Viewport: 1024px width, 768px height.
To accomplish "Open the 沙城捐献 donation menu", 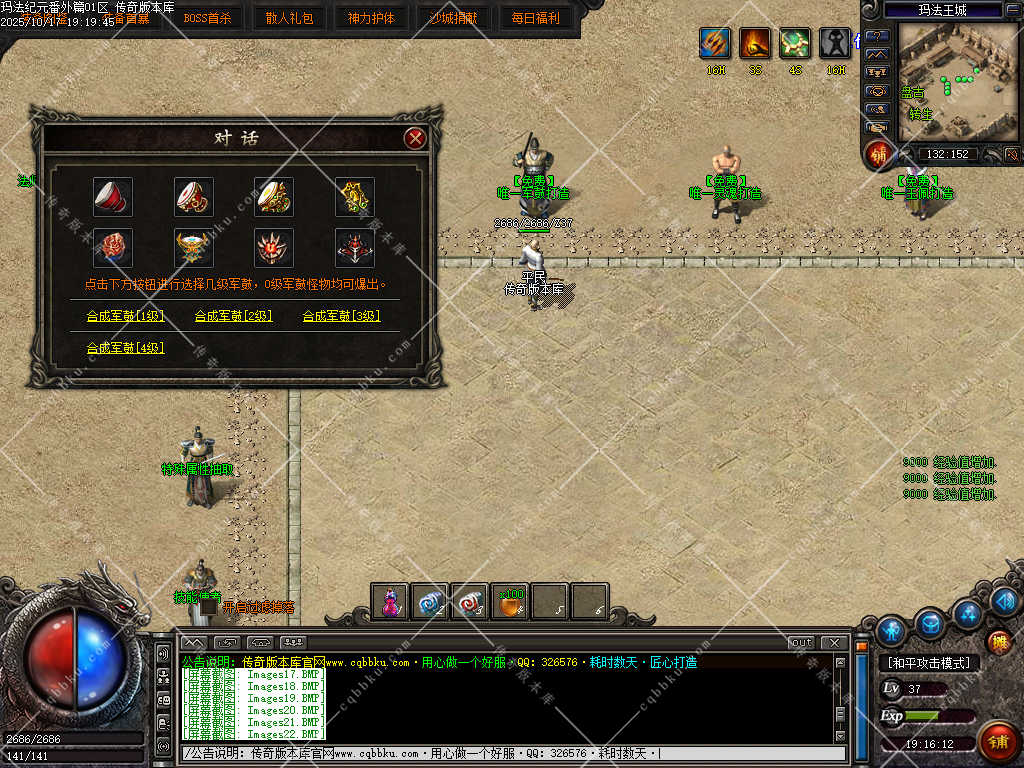I will click(x=453, y=18).
